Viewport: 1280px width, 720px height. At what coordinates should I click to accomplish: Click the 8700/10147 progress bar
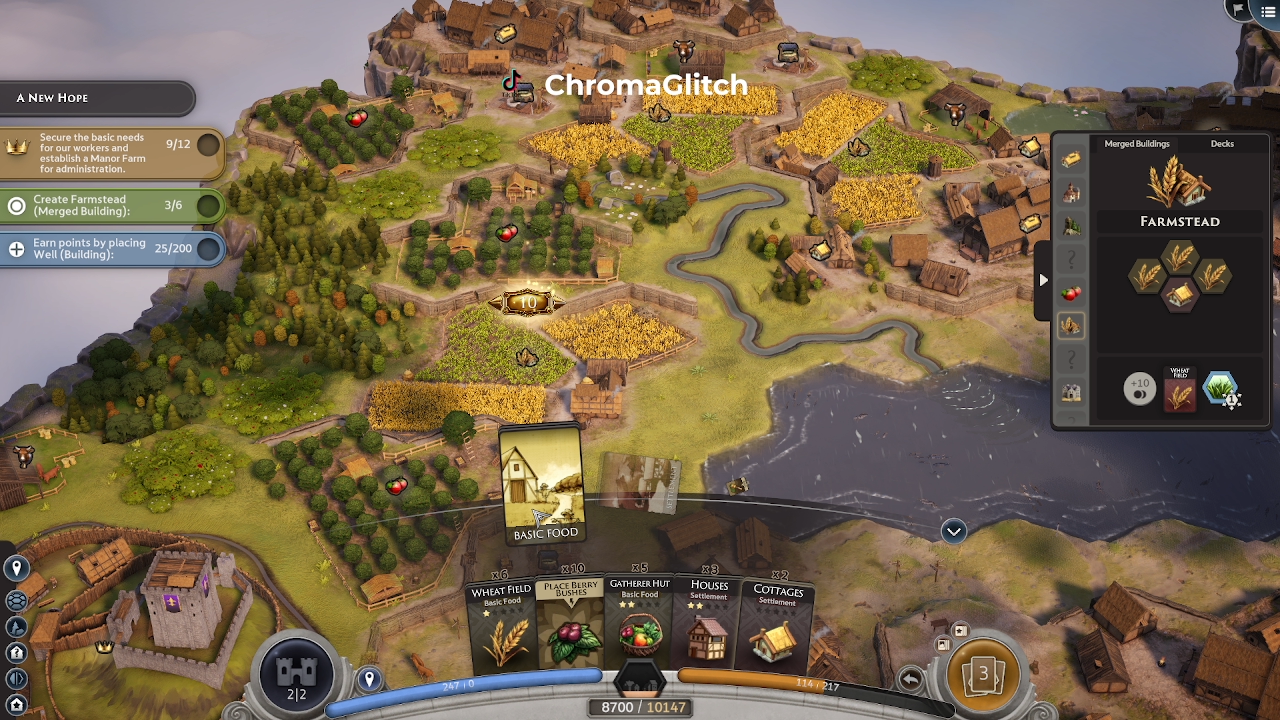[x=640, y=706]
